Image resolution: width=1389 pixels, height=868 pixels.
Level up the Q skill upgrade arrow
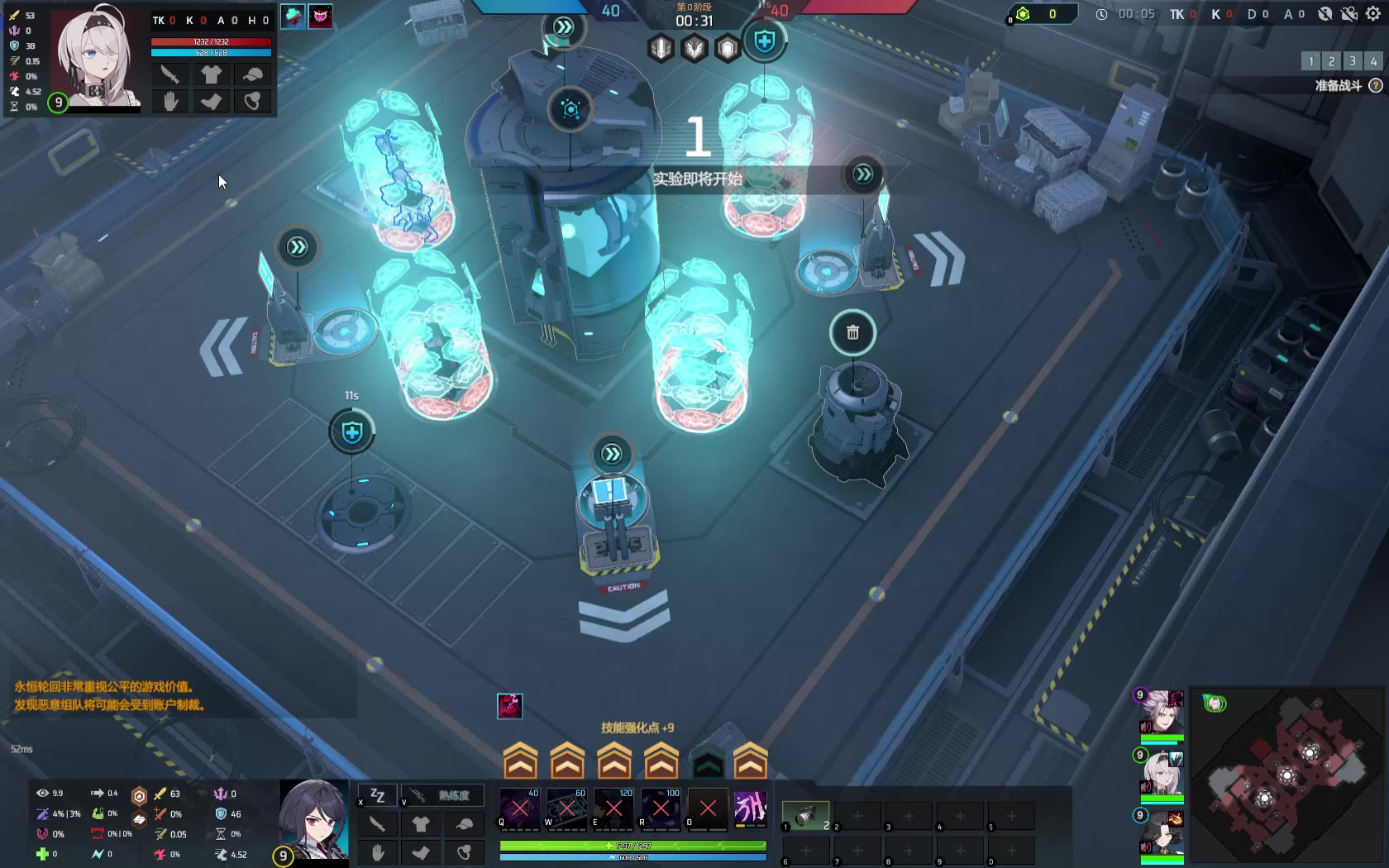tap(520, 761)
